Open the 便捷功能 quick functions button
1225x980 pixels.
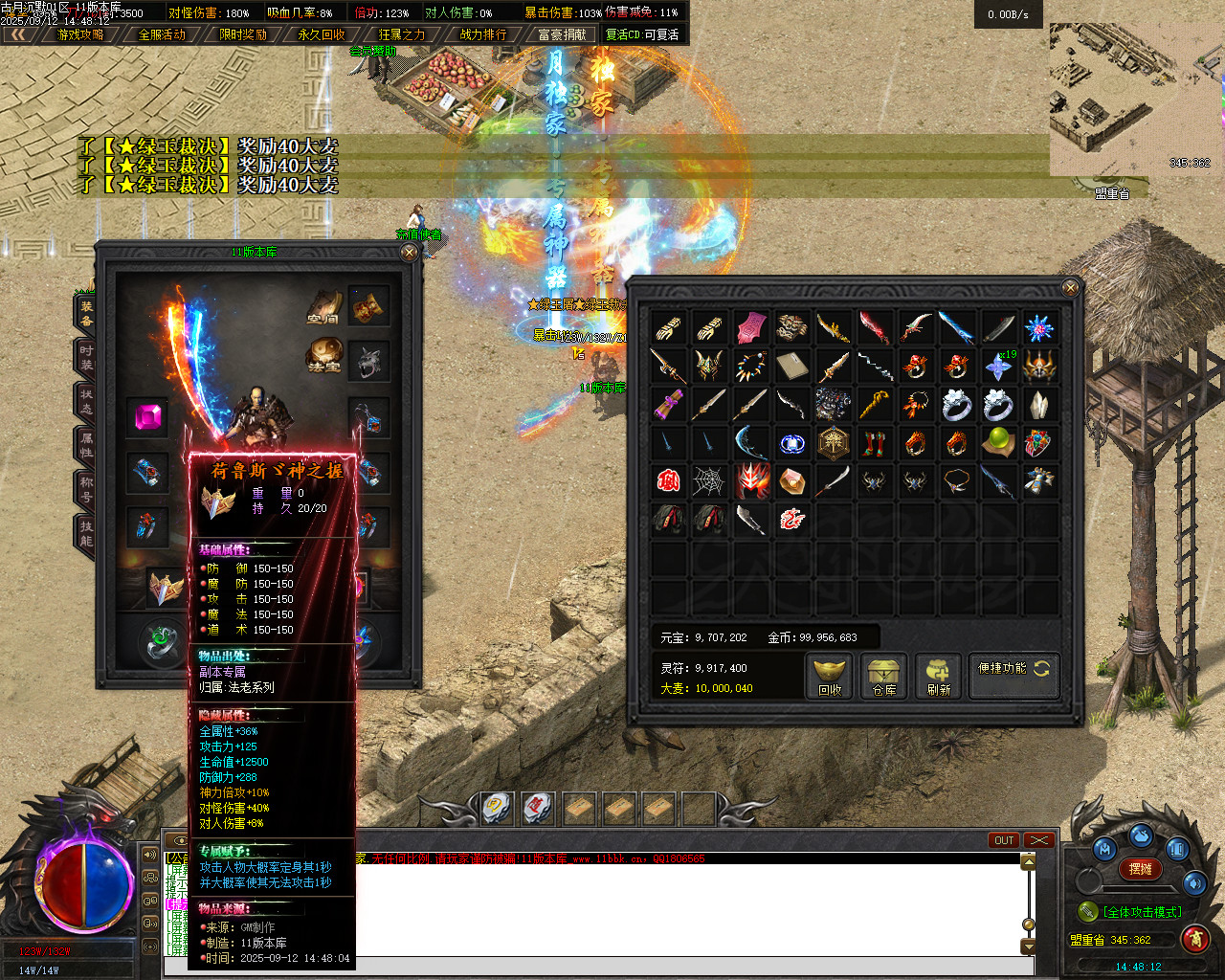pos(1013,669)
